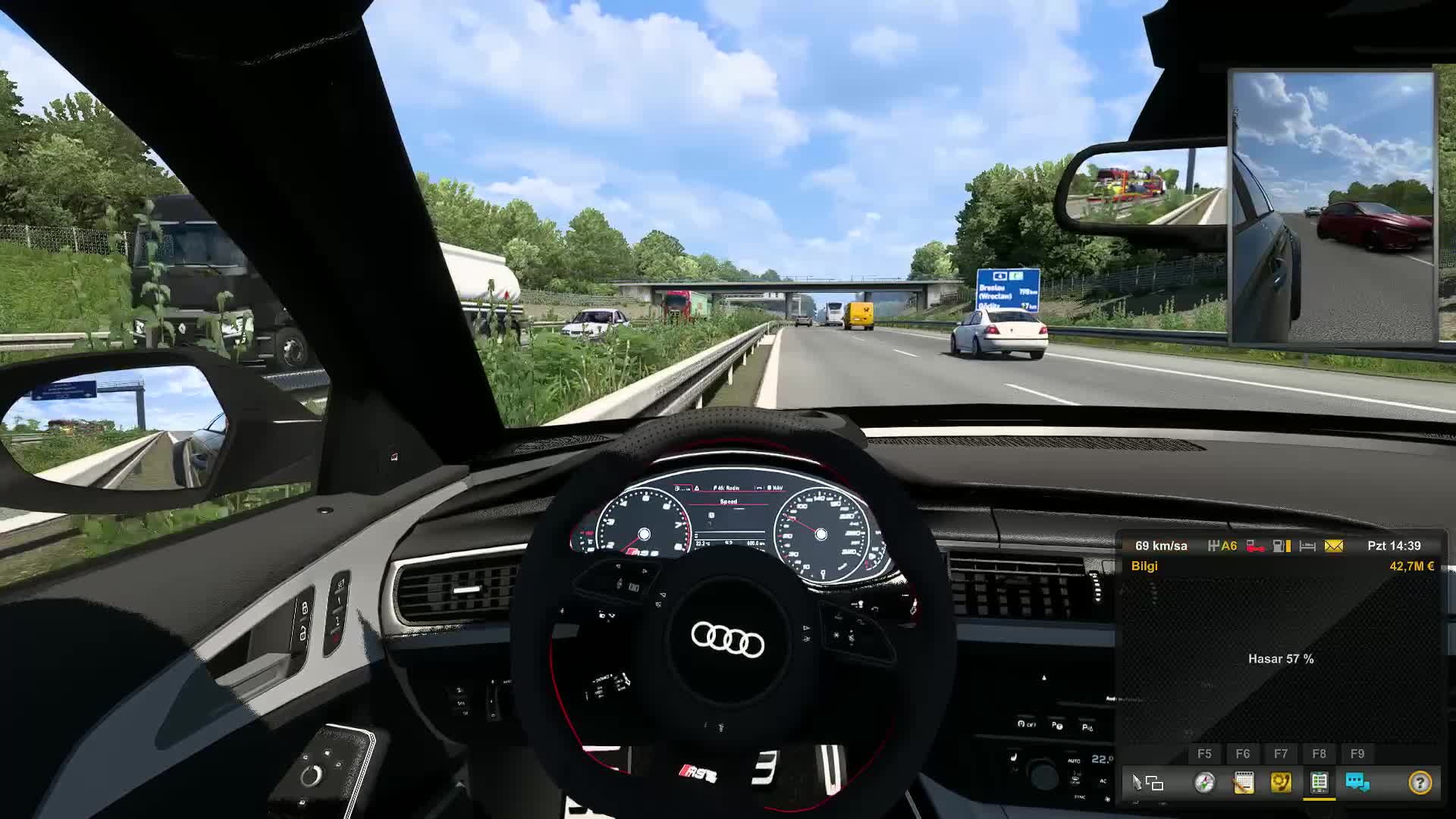Select the truck info checklist tab
The width and height of the screenshot is (1456, 819).
(1319, 783)
